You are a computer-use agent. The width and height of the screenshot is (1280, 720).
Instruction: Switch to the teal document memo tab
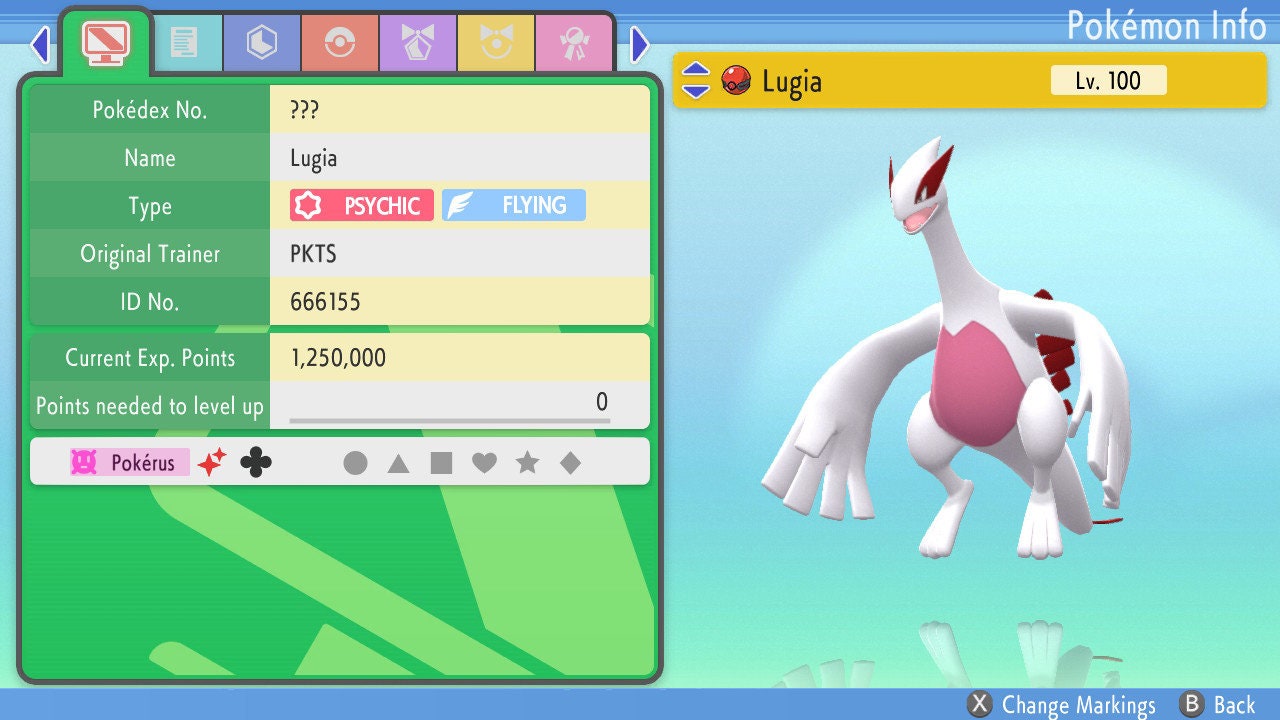click(x=183, y=42)
